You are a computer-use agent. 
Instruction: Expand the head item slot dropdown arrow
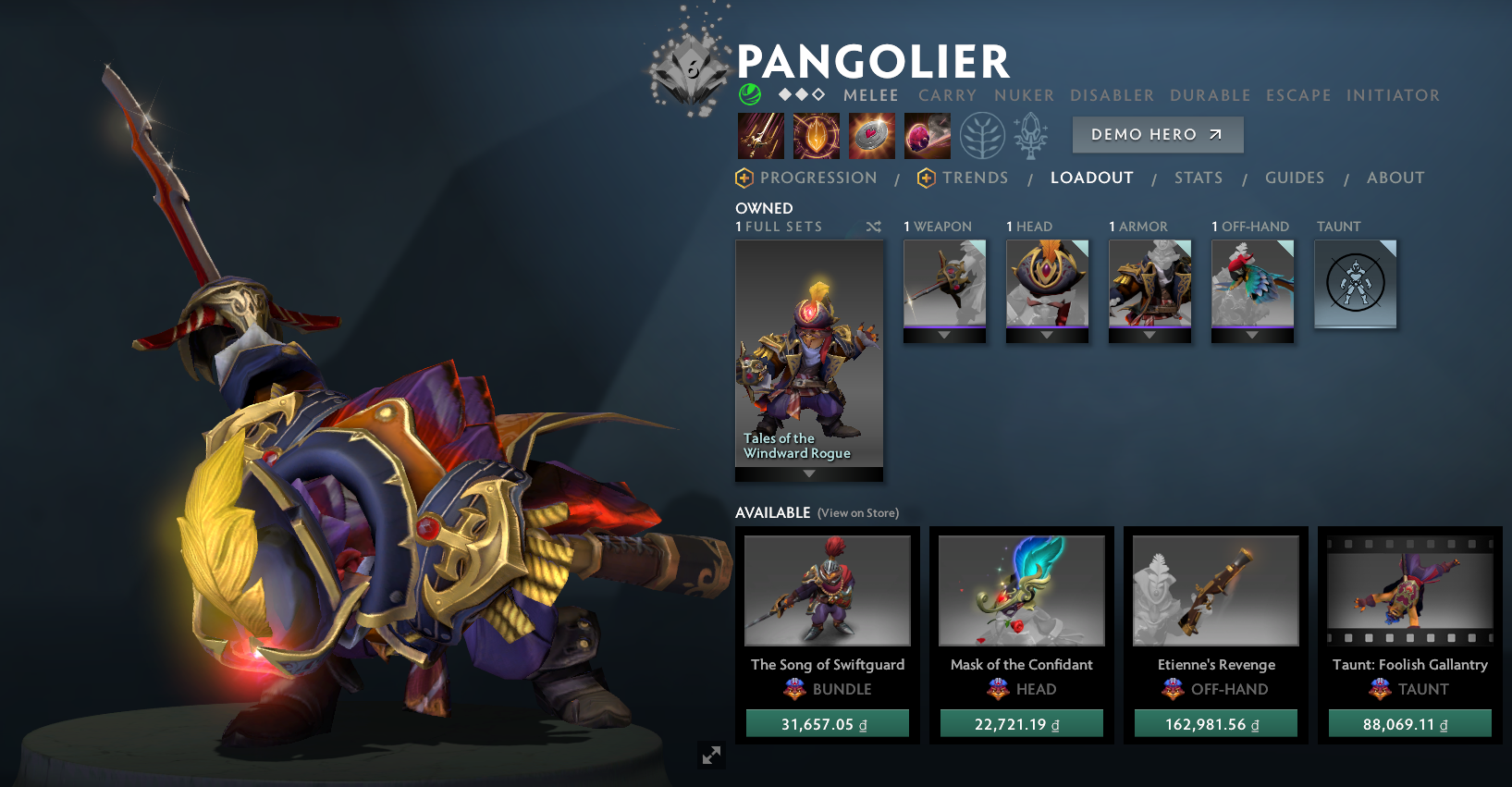click(1047, 335)
